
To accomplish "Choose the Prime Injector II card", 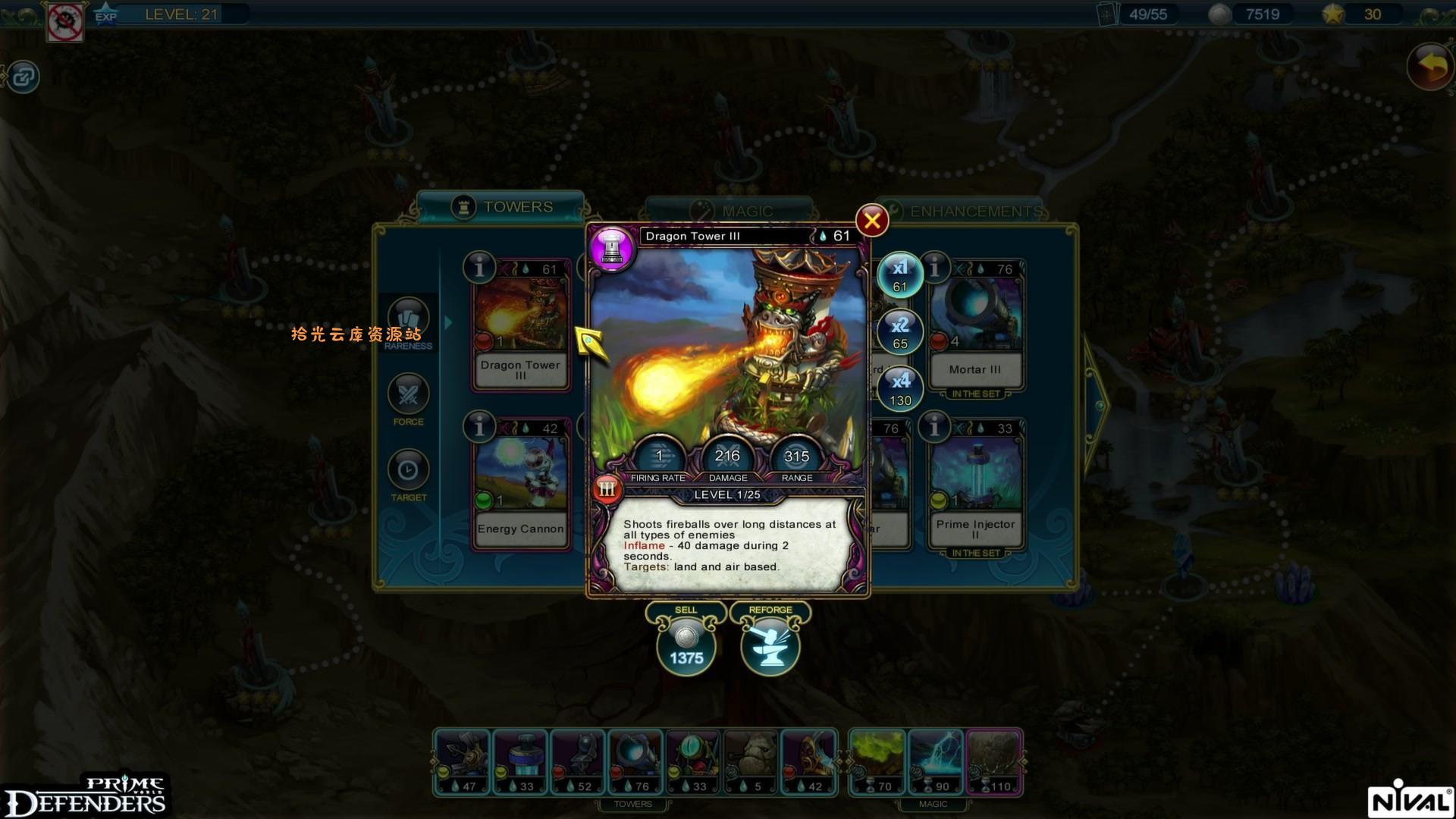I will pyautogui.click(x=975, y=485).
